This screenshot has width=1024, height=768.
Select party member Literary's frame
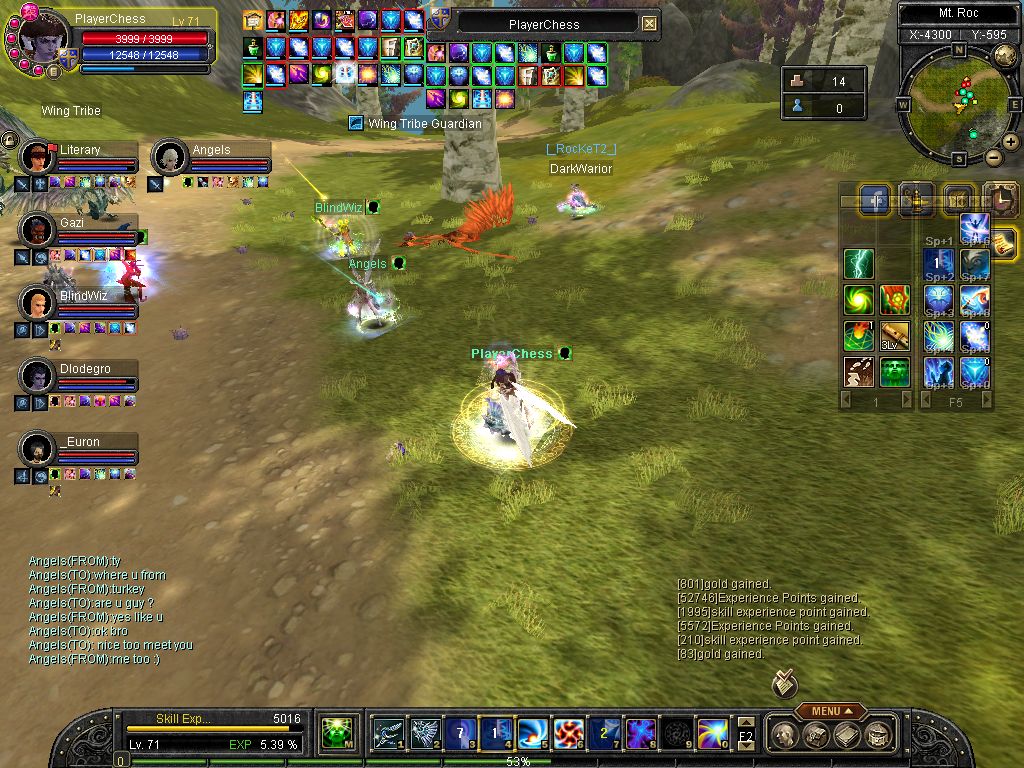pyautogui.click(x=80, y=156)
